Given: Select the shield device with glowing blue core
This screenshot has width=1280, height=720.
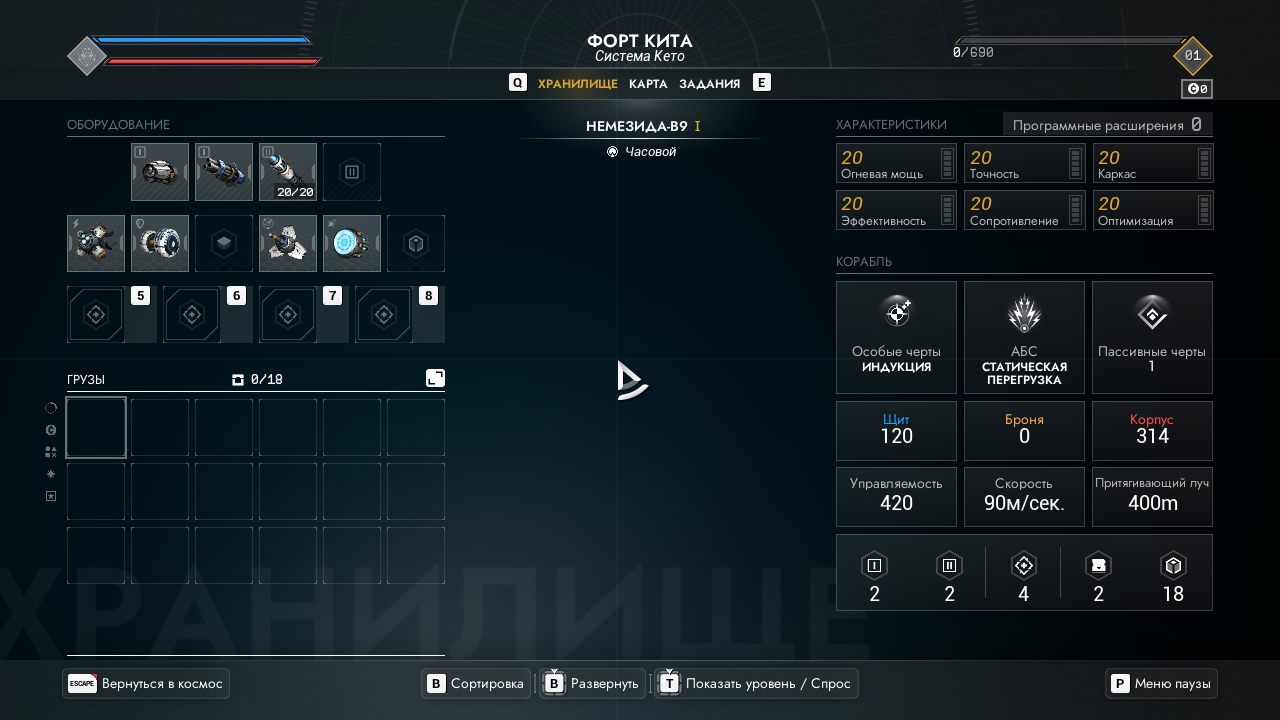Looking at the screenshot, I should [x=351, y=243].
